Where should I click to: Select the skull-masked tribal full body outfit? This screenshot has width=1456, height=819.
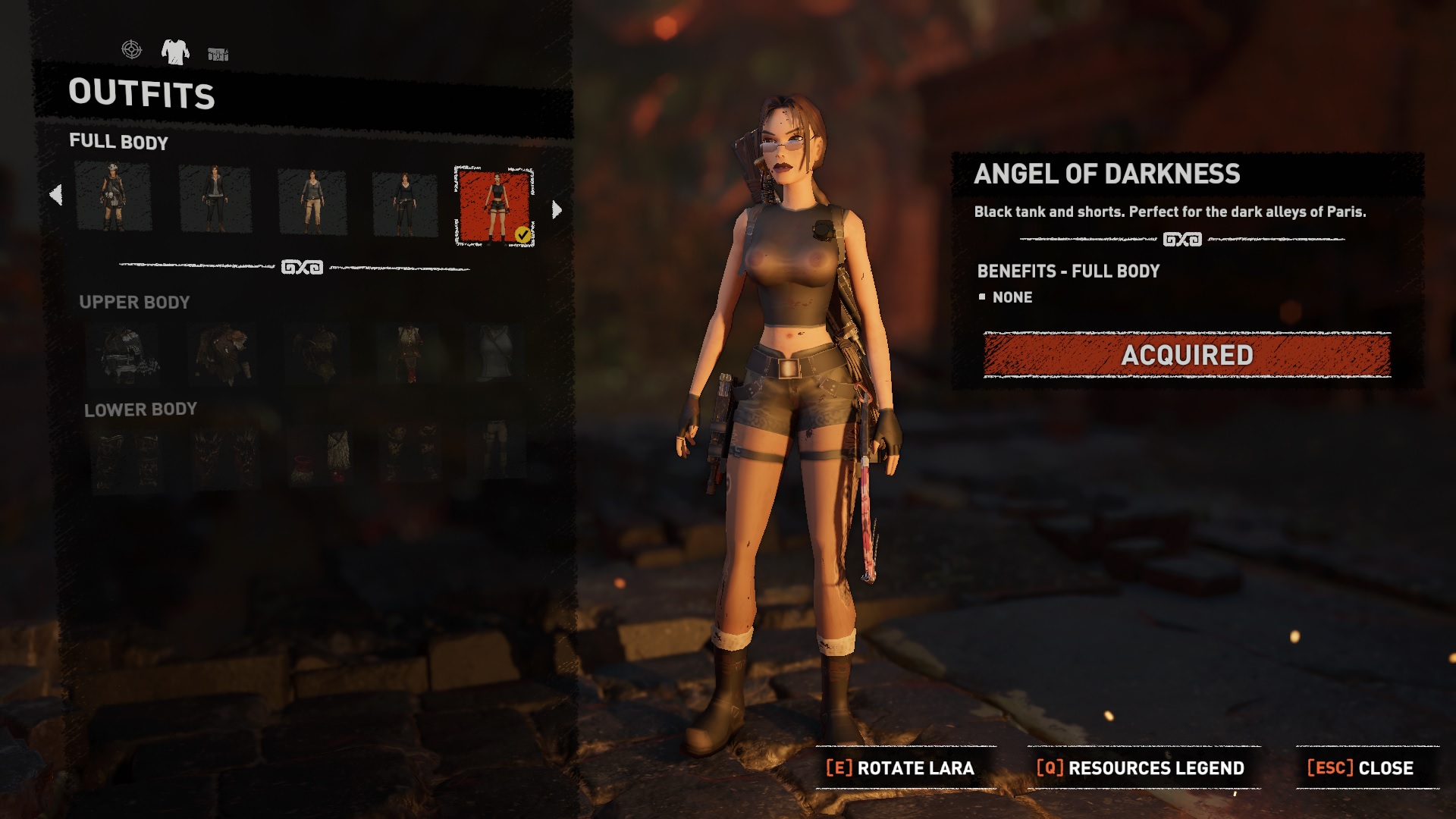pyautogui.click(x=113, y=197)
